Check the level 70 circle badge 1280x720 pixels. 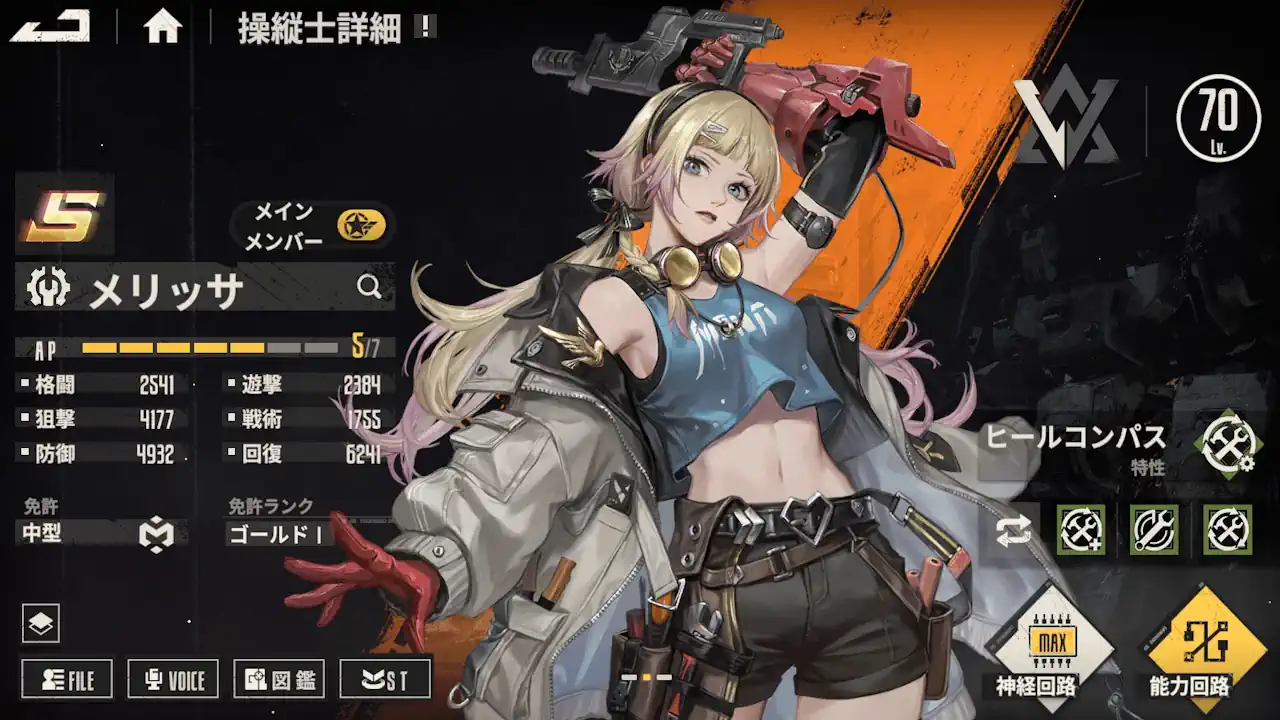(x=1218, y=118)
